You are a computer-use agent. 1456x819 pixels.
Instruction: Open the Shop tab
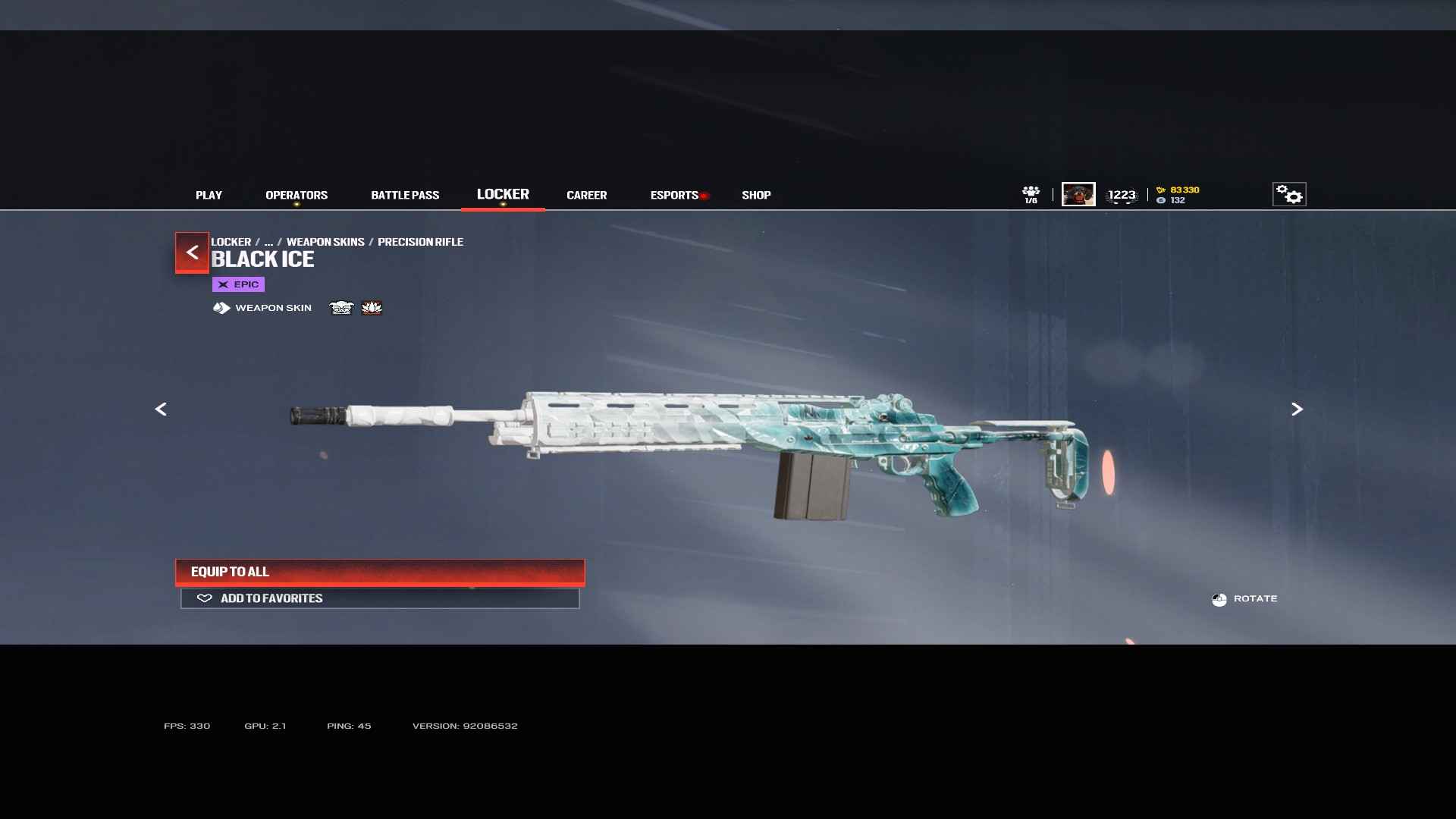pyautogui.click(x=756, y=195)
